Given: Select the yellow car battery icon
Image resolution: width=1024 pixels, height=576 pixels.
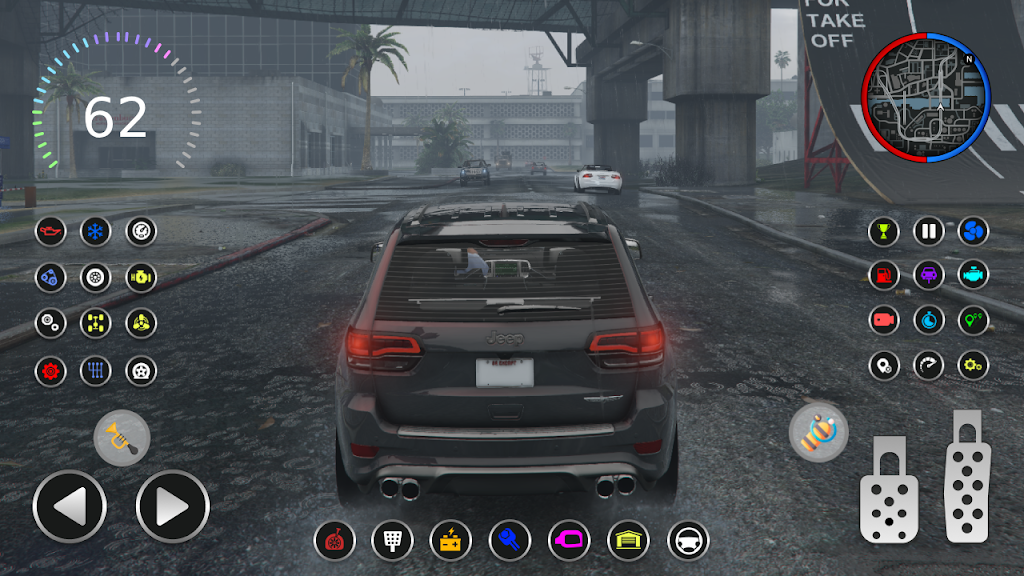Looking at the screenshot, I should [450, 541].
